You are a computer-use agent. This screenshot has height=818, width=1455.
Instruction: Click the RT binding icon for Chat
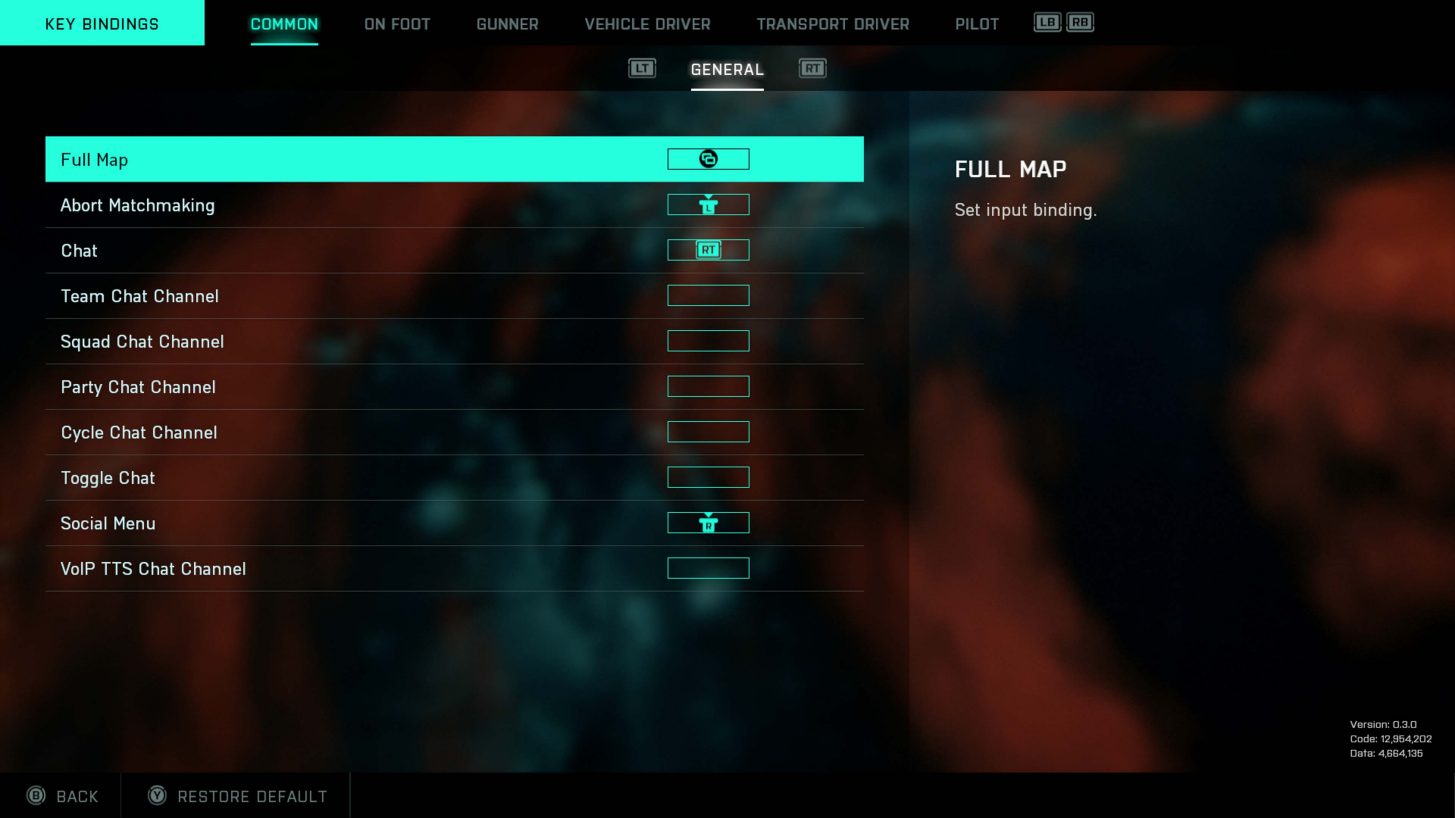click(708, 249)
